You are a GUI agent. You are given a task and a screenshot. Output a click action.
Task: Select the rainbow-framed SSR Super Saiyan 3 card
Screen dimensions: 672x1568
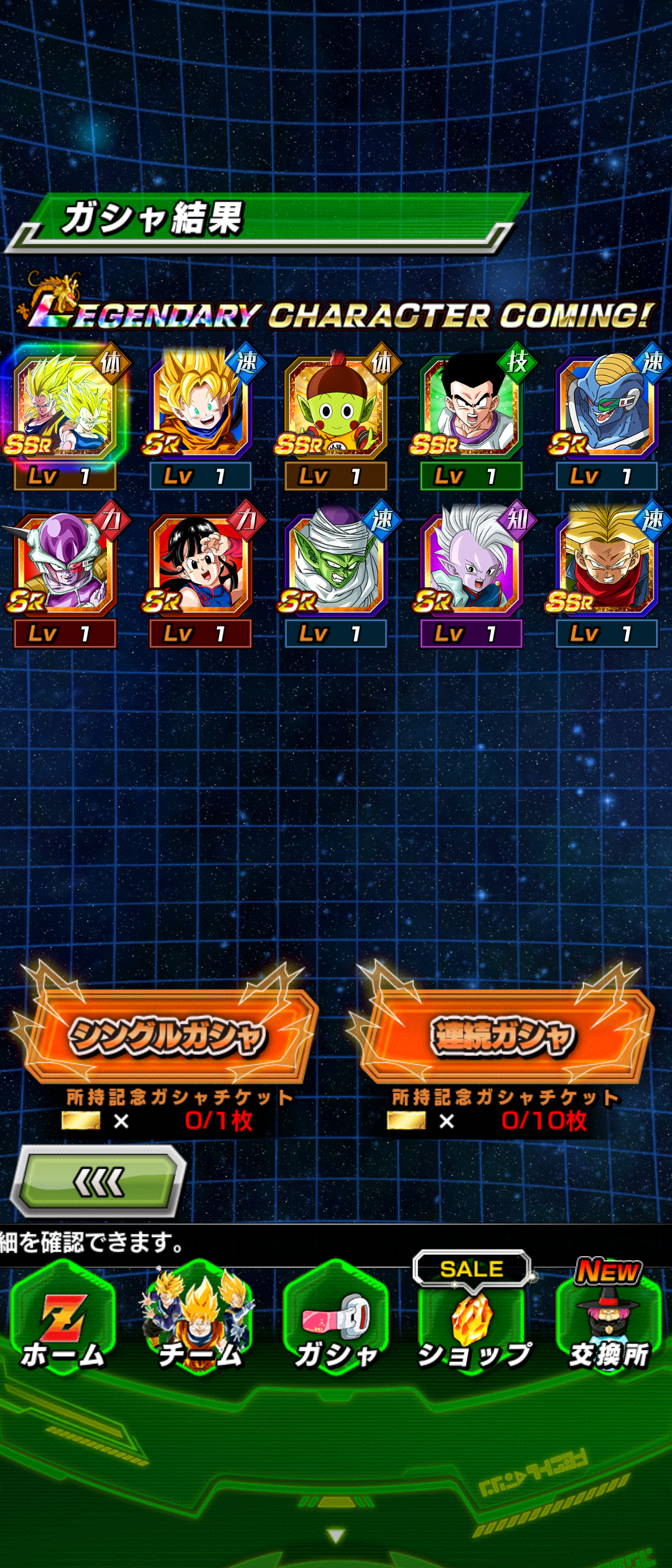click(x=64, y=406)
